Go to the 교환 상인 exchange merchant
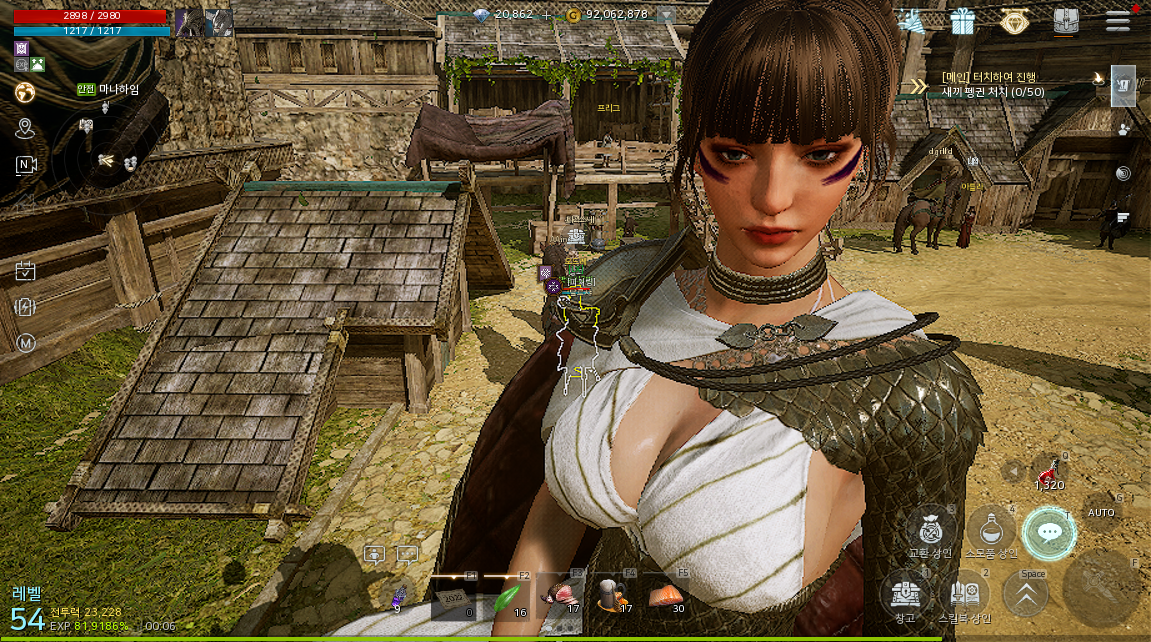The width and height of the screenshot is (1151, 642). (x=930, y=529)
